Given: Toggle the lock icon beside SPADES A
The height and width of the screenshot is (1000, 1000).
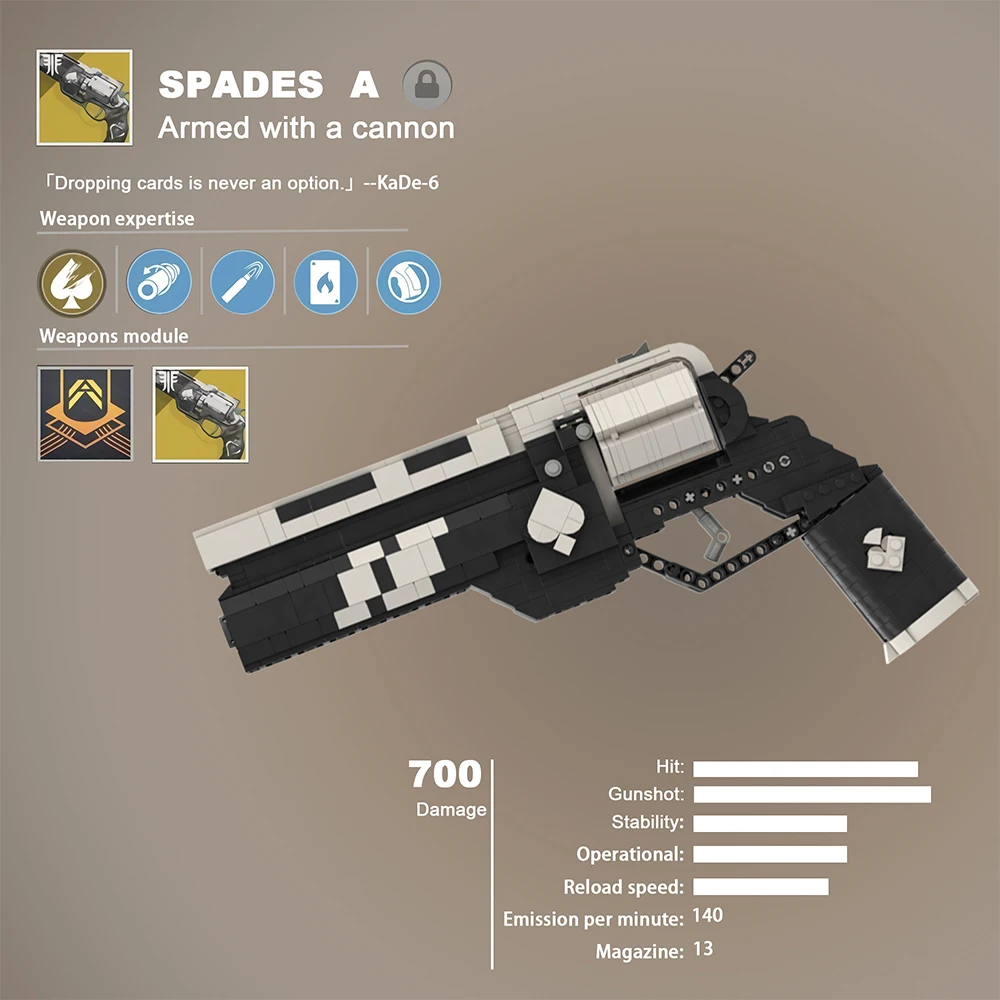Looking at the screenshot, I should 427,84.
